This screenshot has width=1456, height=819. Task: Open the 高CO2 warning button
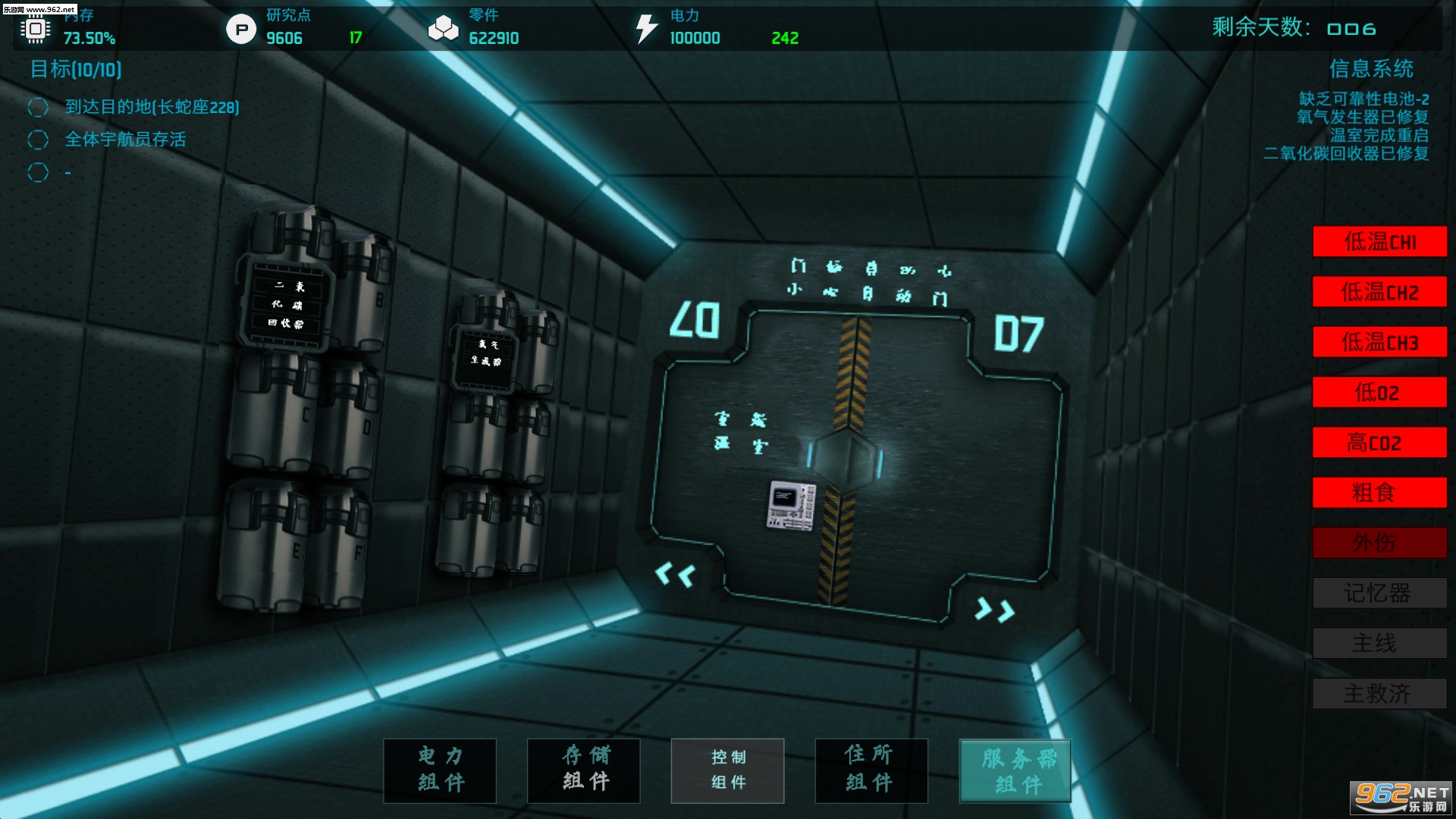point(1379,442)
